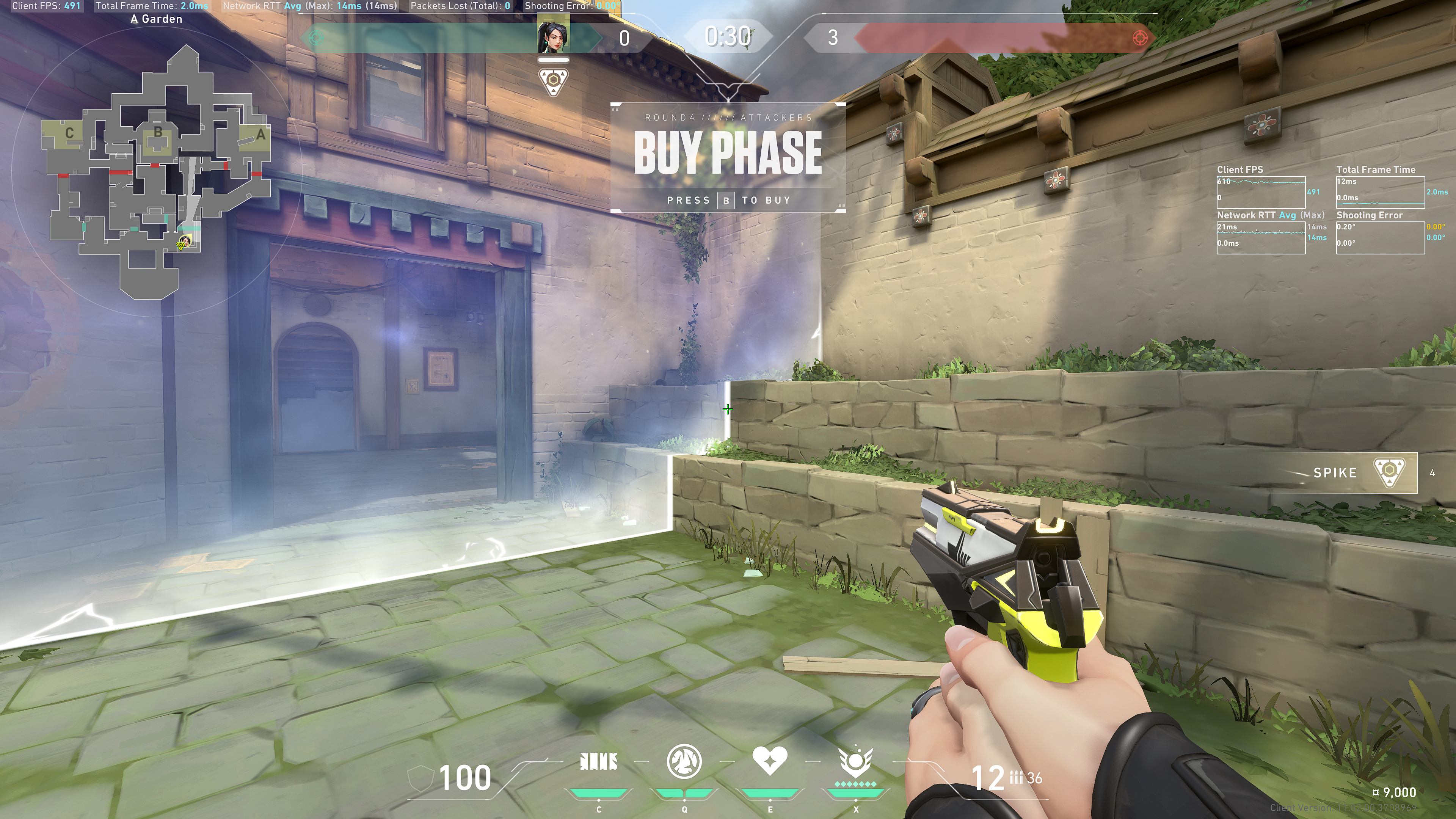The height and width of the screenshot is (819, 1456).
Task: Activate the Slow Orb ability
Action: tap(684, 762)
